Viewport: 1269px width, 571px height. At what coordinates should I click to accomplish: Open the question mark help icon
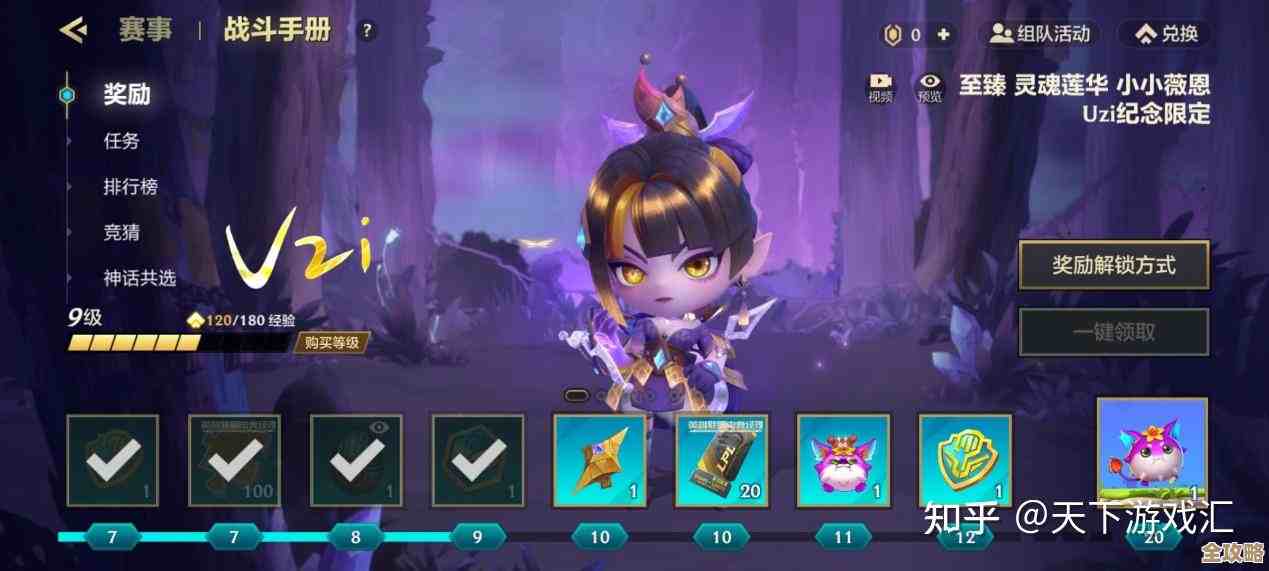pos(366,31)
